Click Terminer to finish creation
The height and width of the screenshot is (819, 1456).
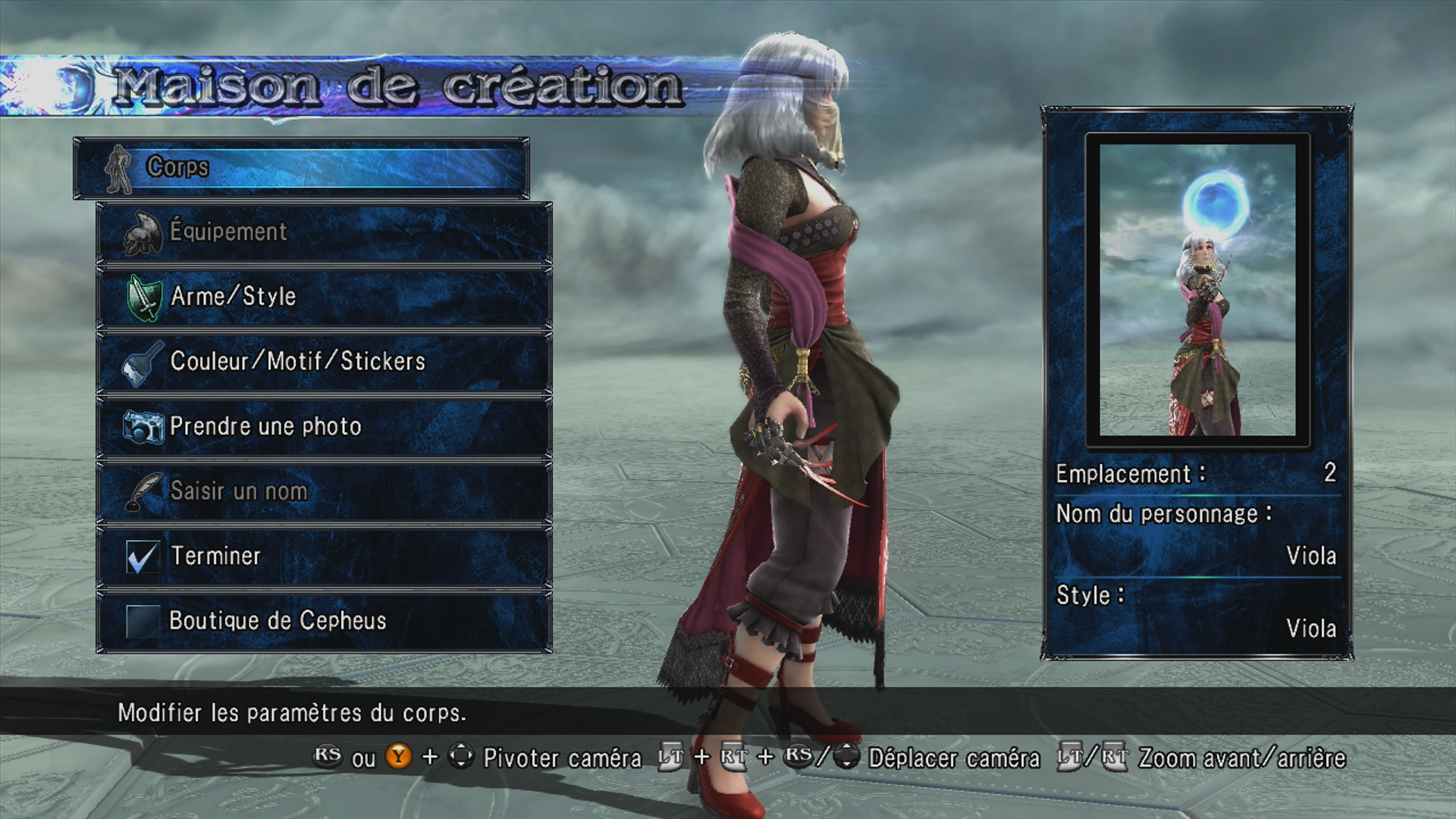324,556
